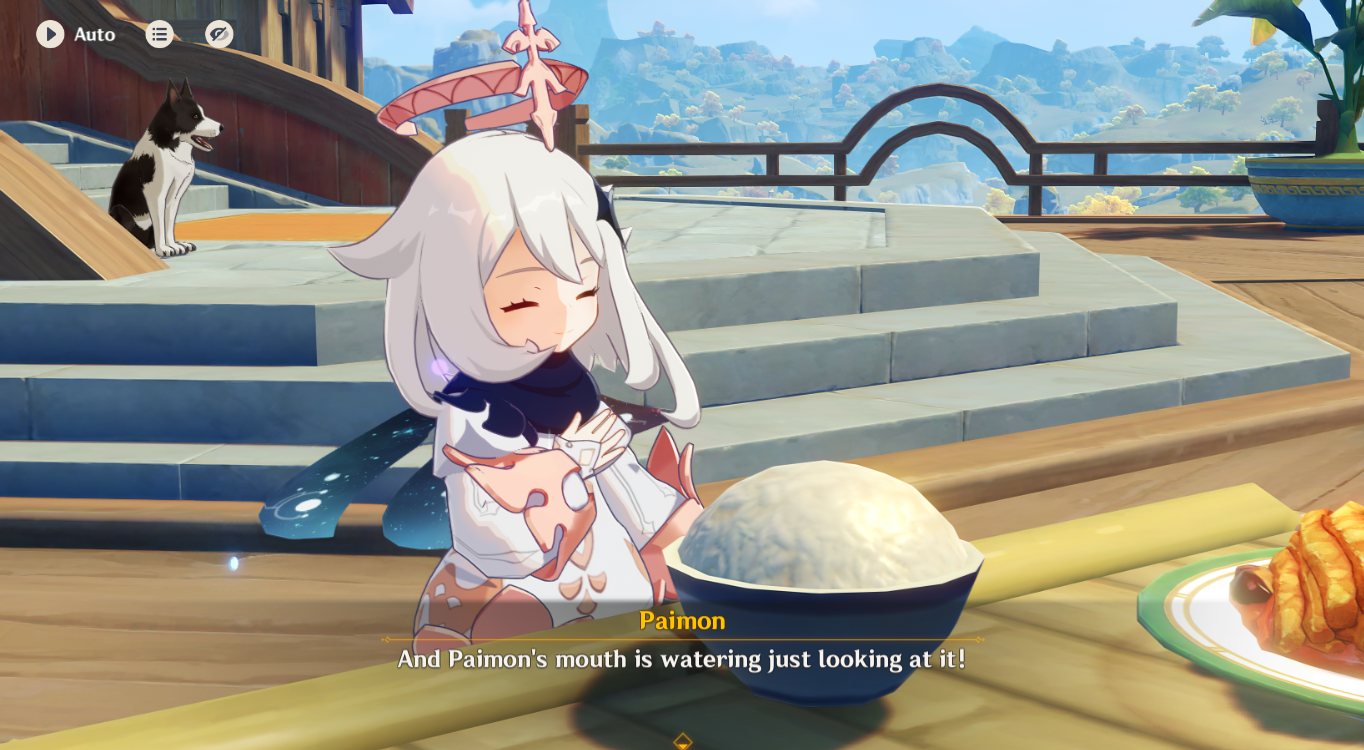Enable Auto dialogue playback mode
1364x750 pixels.
(x=48, y=34)
